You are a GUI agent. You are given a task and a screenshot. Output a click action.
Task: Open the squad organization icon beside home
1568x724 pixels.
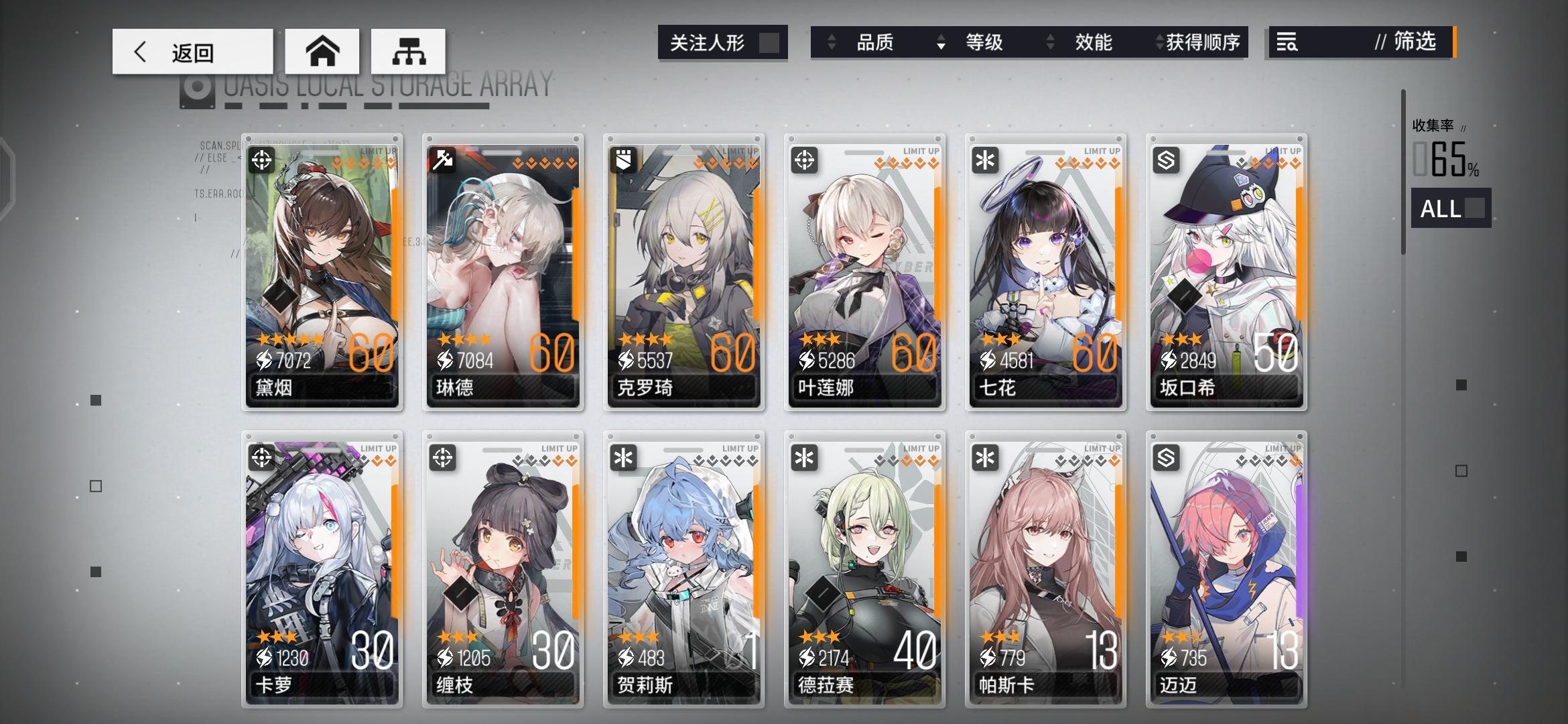(407, 51)
